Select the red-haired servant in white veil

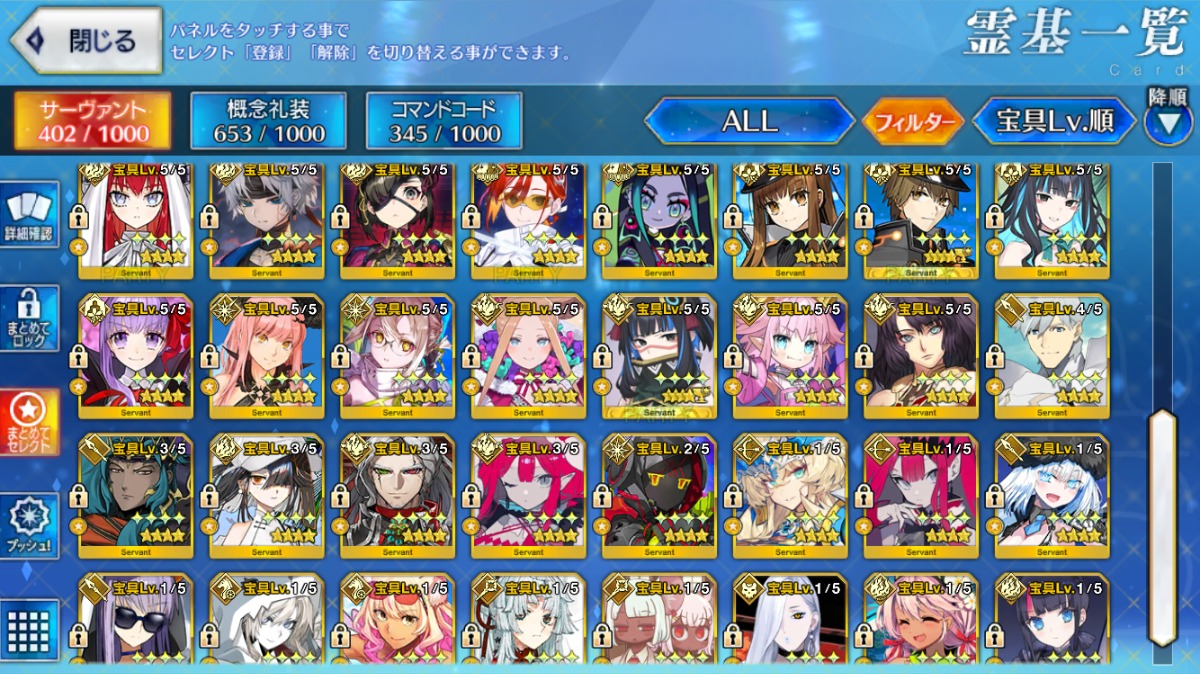tap(136, 220)
